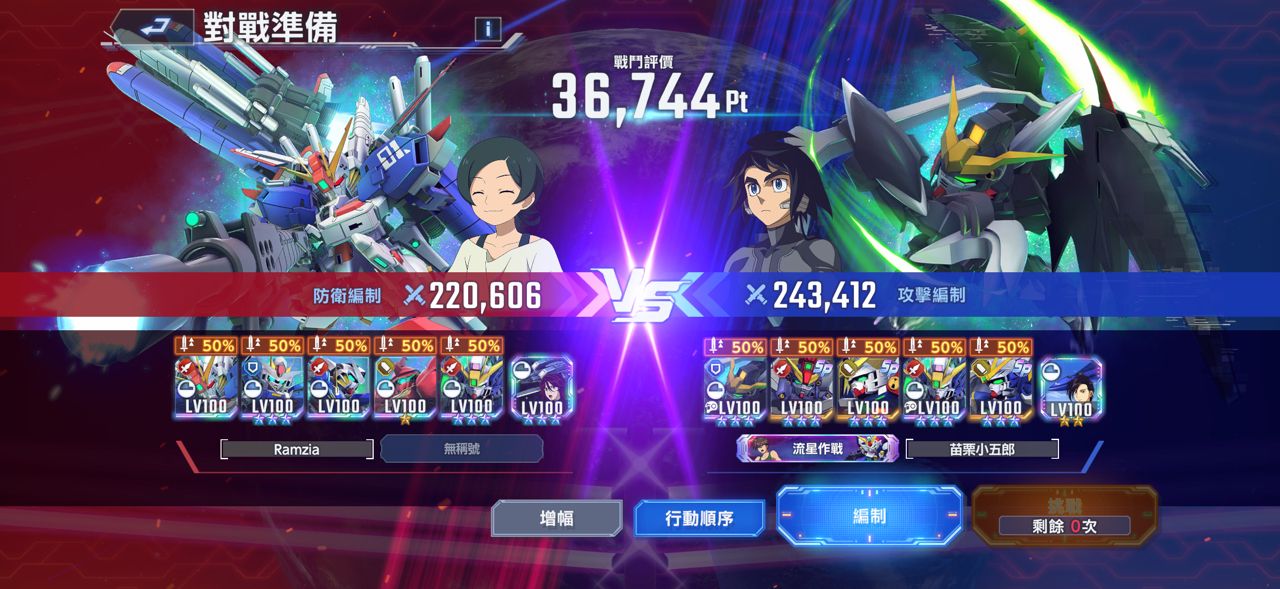The height and width of the screenshot is (589, 1280).
Task: View the 流星作戰 title banner
Action: 817,449
